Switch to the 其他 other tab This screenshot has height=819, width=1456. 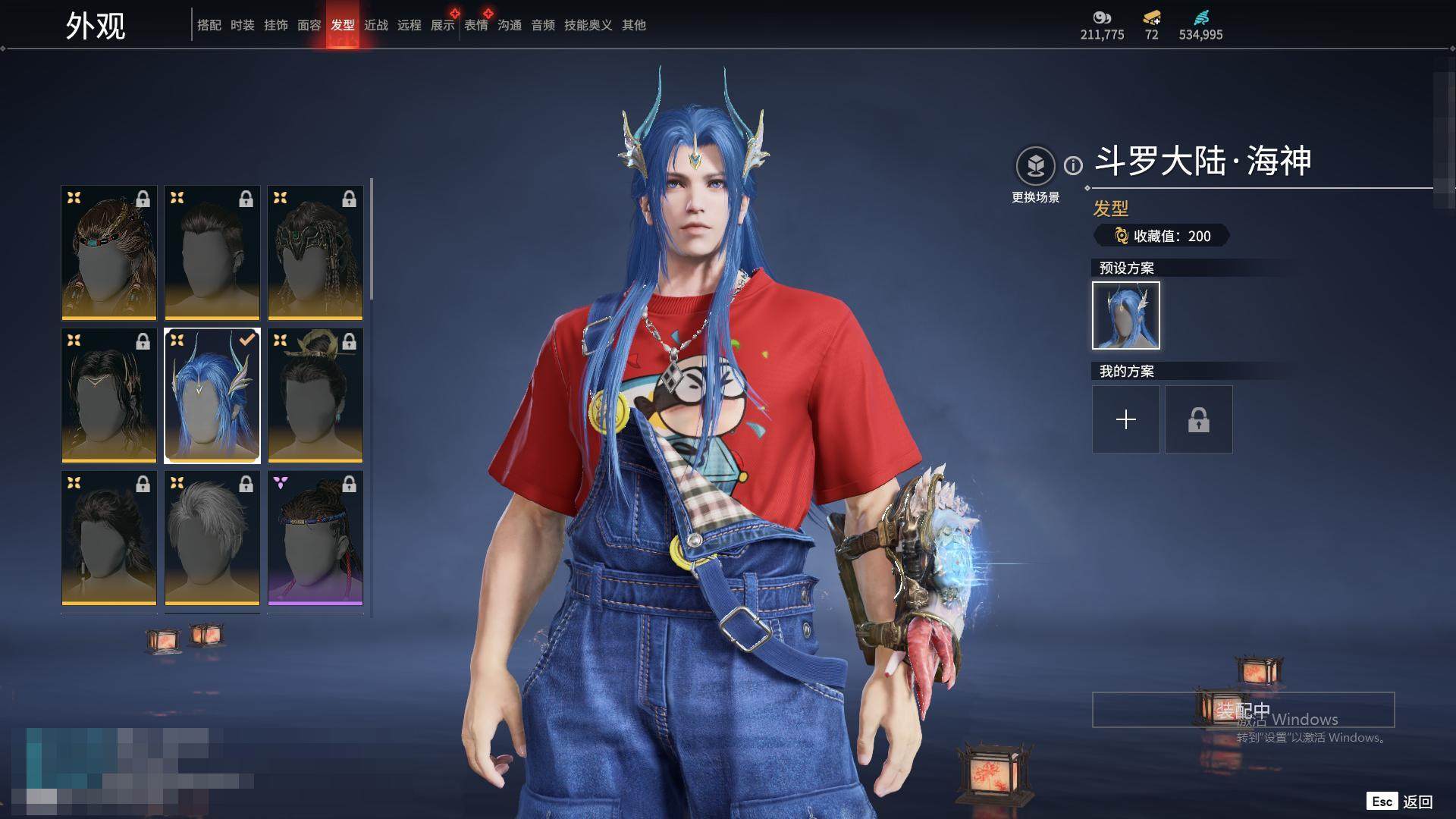(x=634, y=25)
